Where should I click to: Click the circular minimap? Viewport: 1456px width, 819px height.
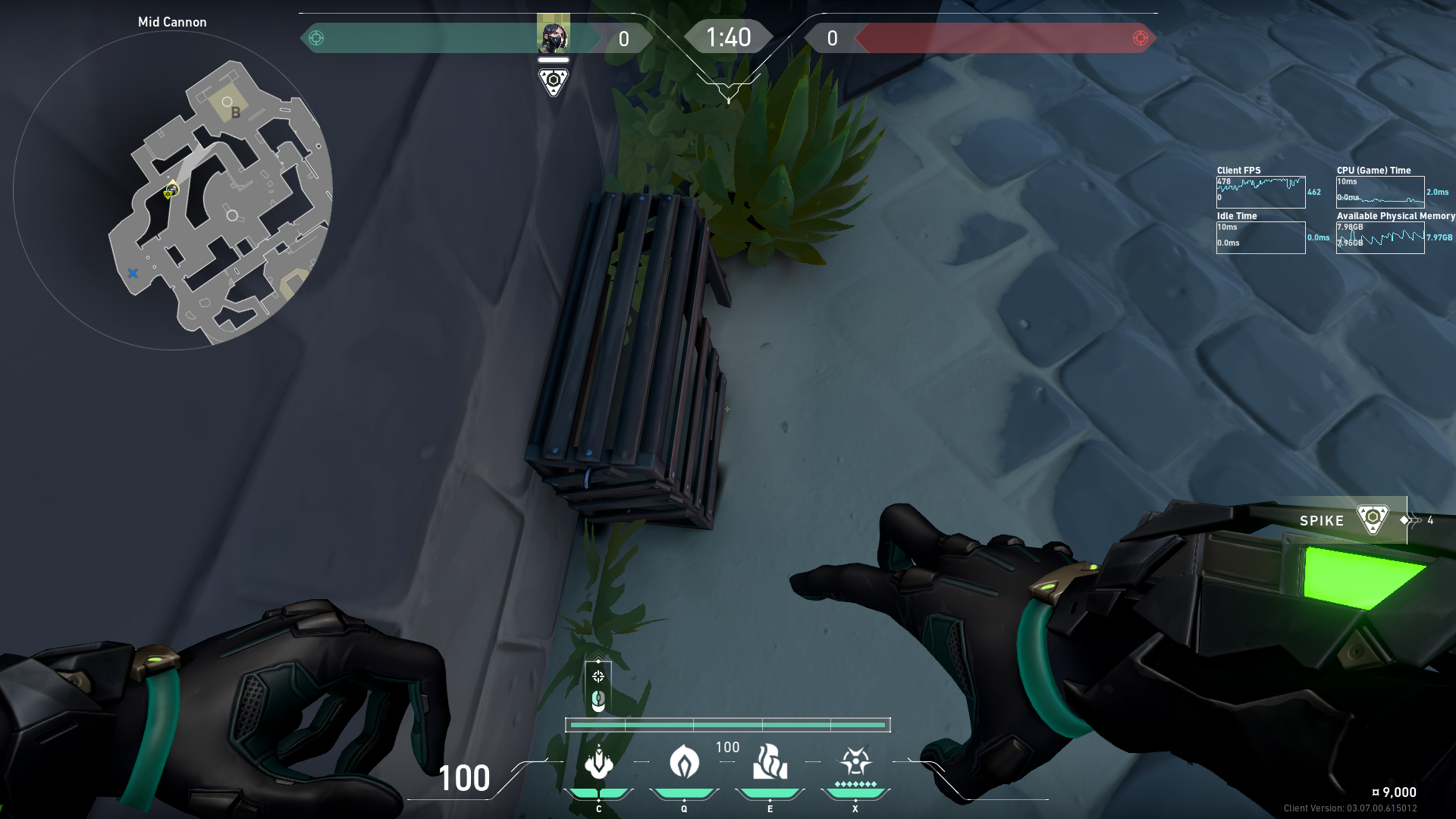coord(173,190)
